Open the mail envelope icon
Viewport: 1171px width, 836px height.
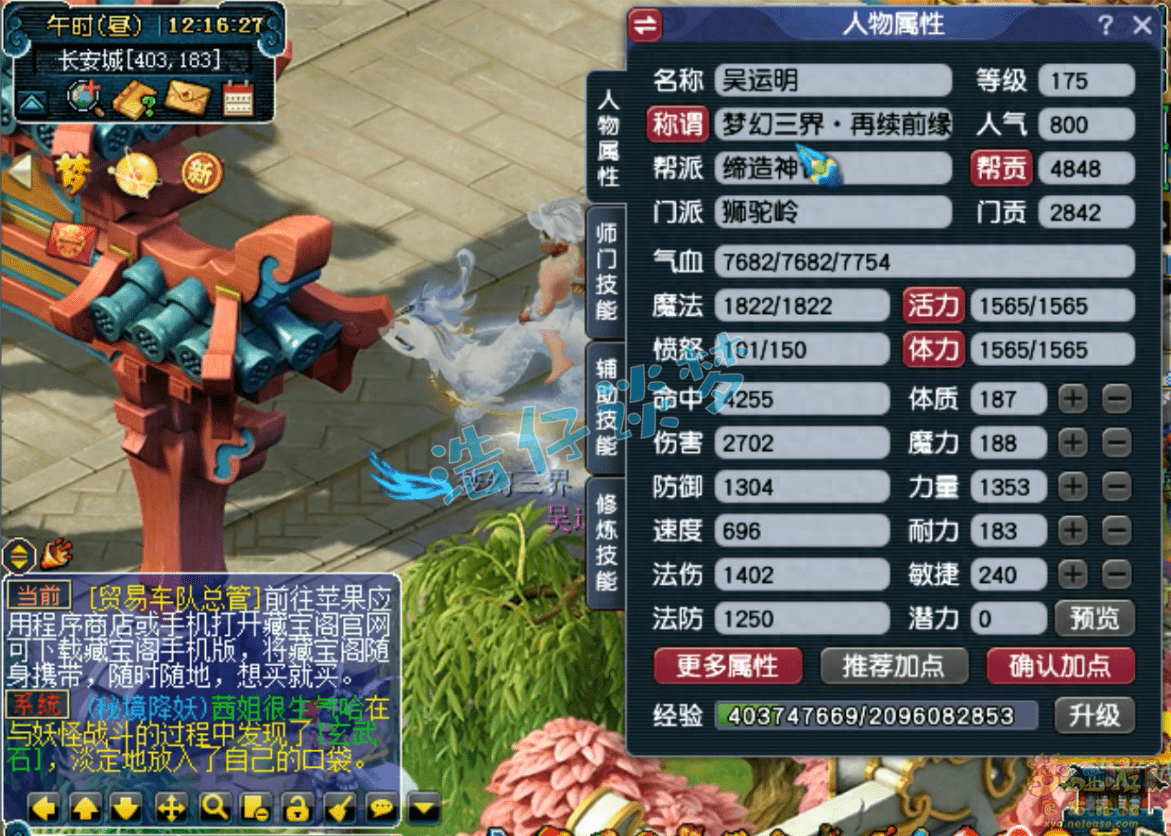pos(187,97)
